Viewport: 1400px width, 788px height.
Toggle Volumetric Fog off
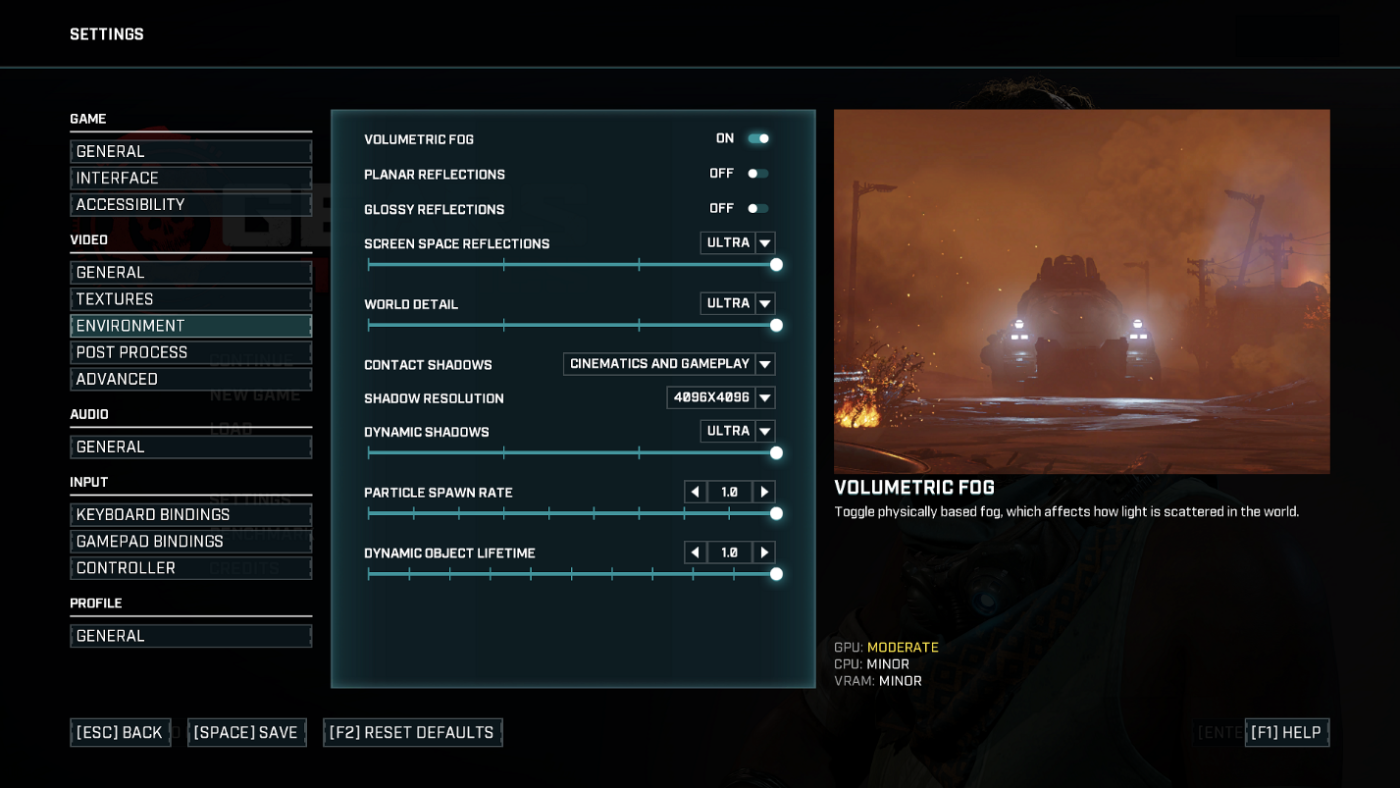[758, 138]
